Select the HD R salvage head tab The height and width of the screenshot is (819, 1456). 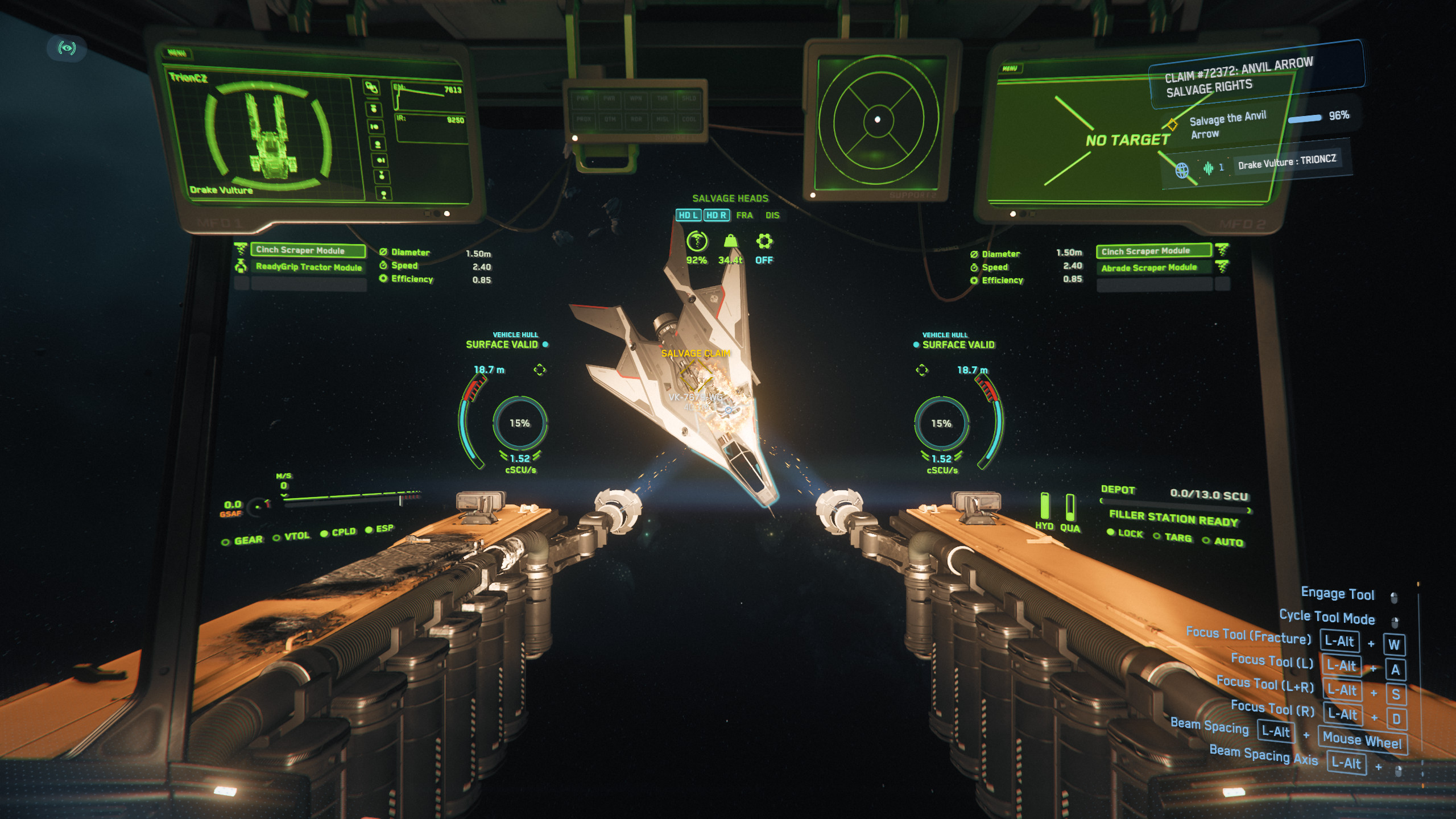(716, 215)
